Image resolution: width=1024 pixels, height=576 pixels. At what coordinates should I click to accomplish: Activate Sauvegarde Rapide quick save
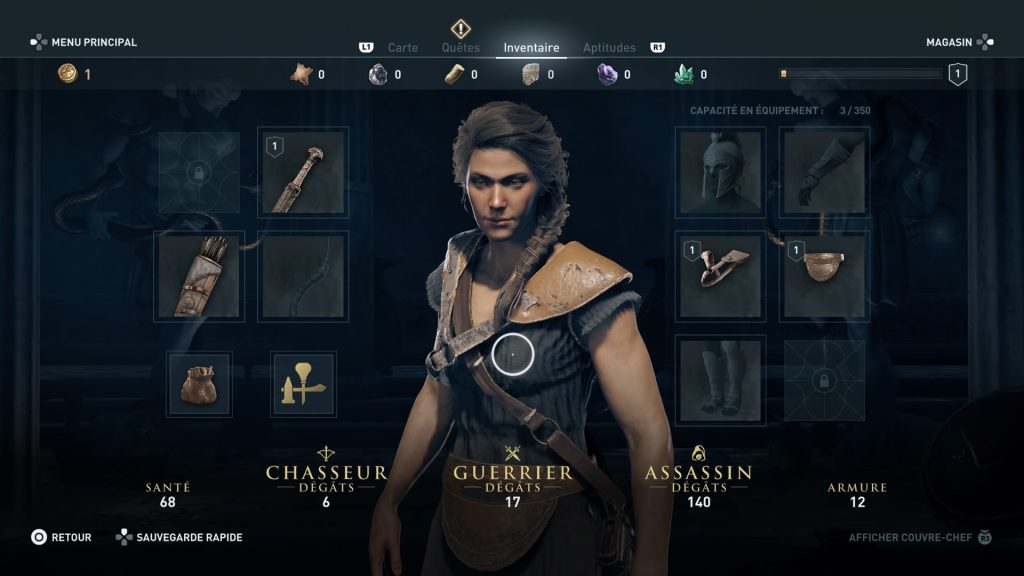click(x=179, y=537)
